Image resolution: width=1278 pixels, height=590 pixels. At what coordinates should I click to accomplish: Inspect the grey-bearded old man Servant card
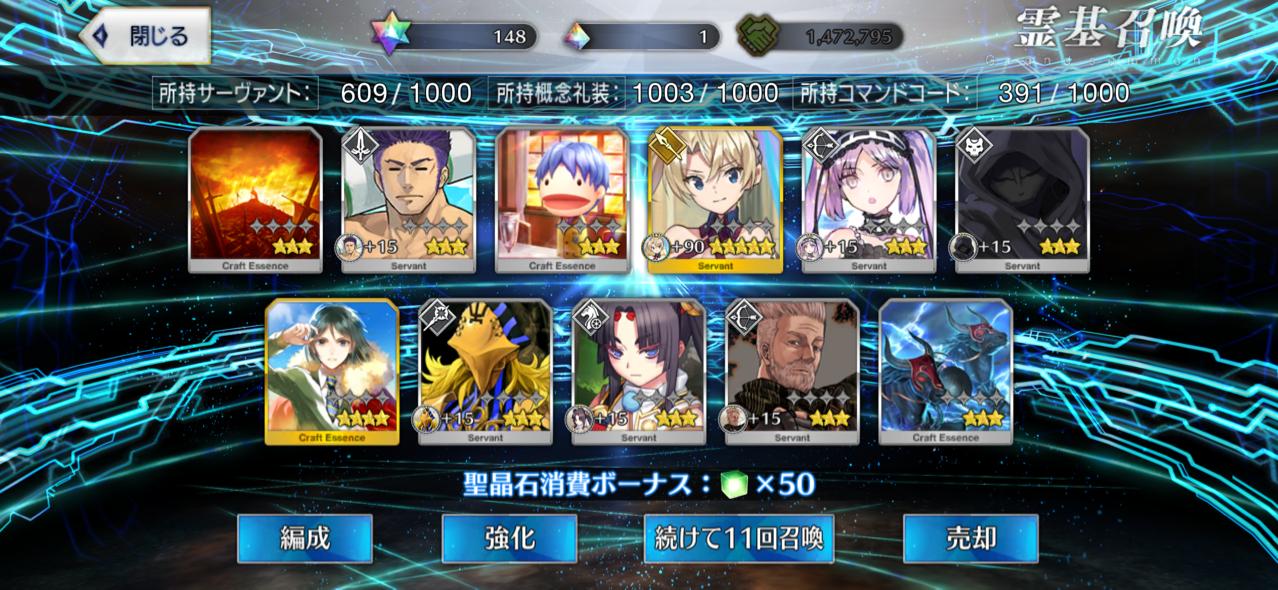point(792,371)
